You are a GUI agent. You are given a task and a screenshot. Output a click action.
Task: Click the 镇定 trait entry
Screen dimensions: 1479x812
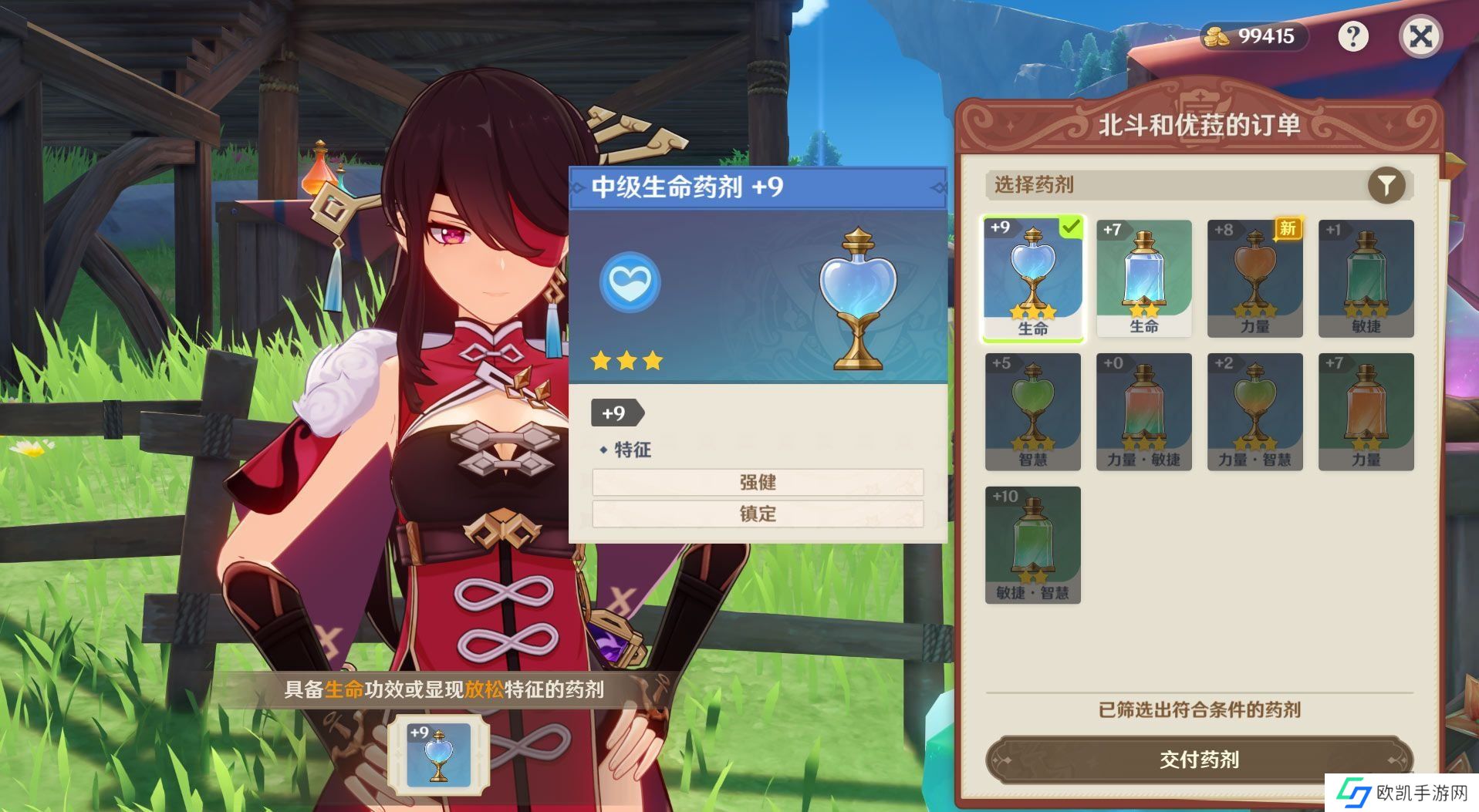click(757, 514)
